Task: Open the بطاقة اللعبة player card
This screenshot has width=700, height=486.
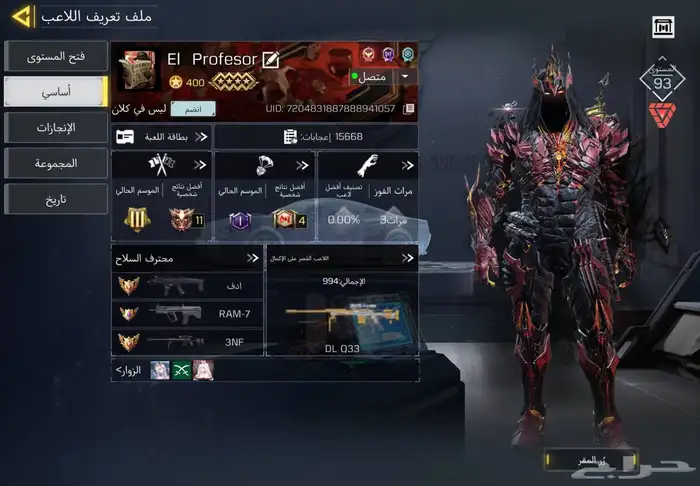Action: pos(161,136)
